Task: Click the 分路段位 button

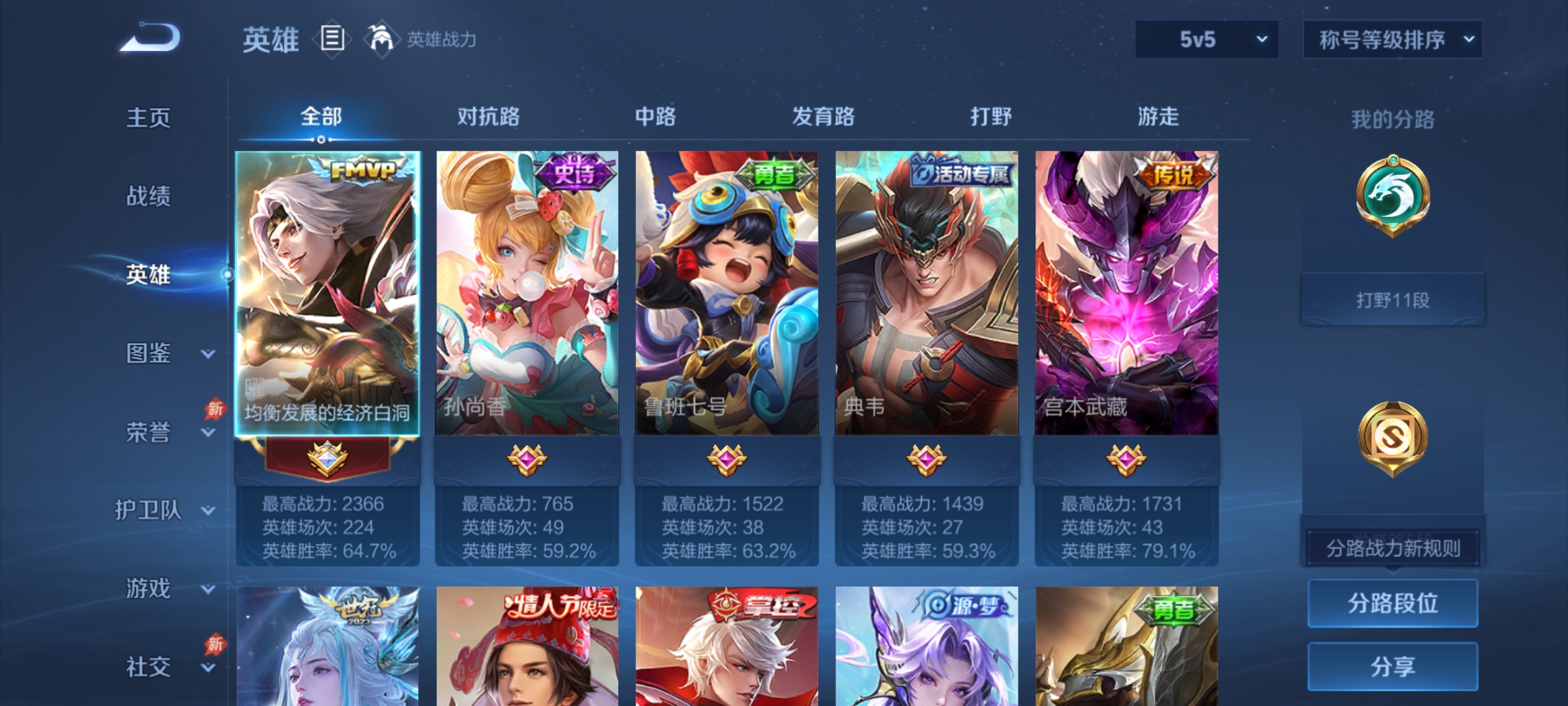Action: pos(1393,603)
